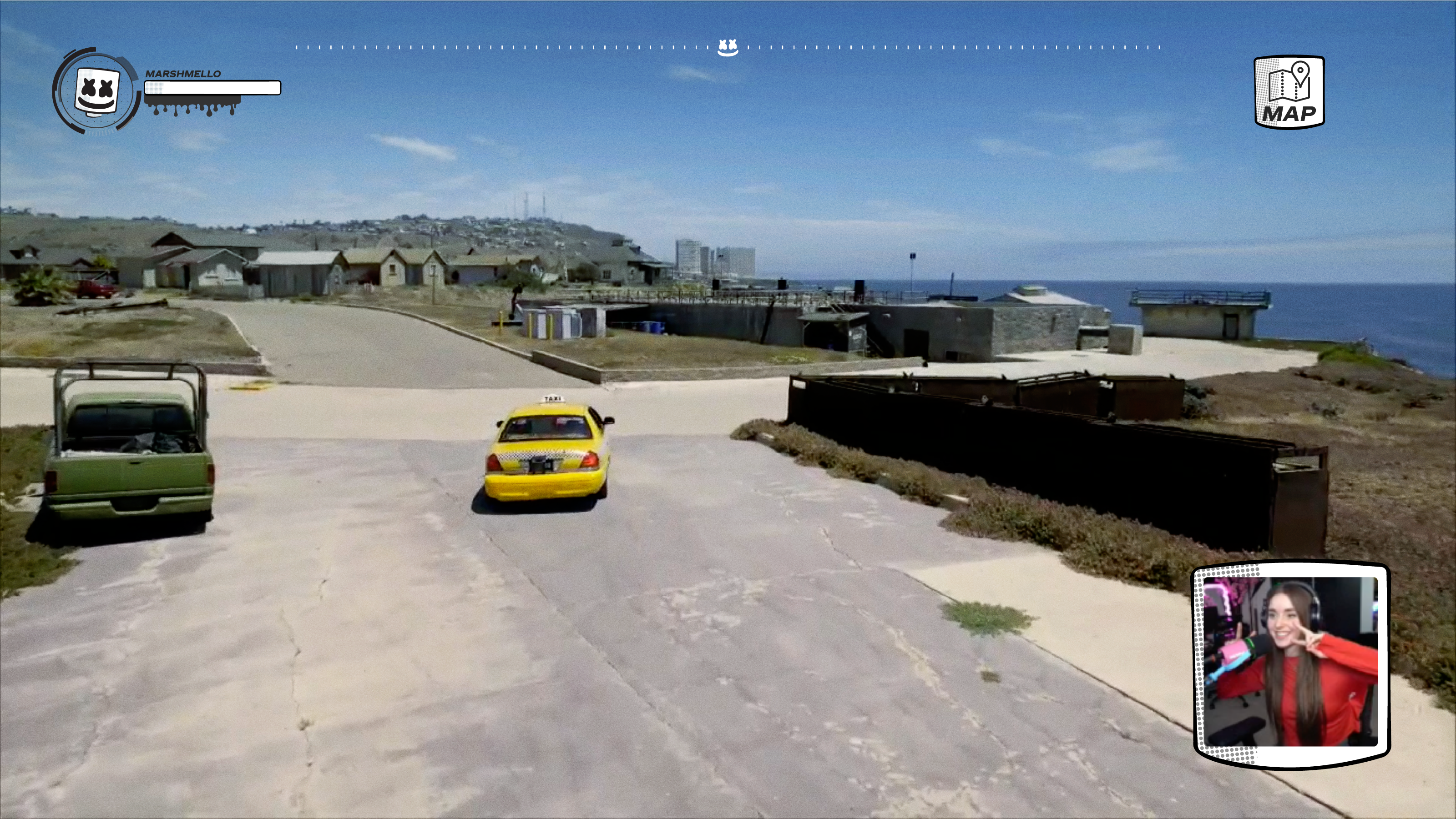Screen dimensions: 1456x819
Task: Open the MAP button
Action: (1289, 92)
